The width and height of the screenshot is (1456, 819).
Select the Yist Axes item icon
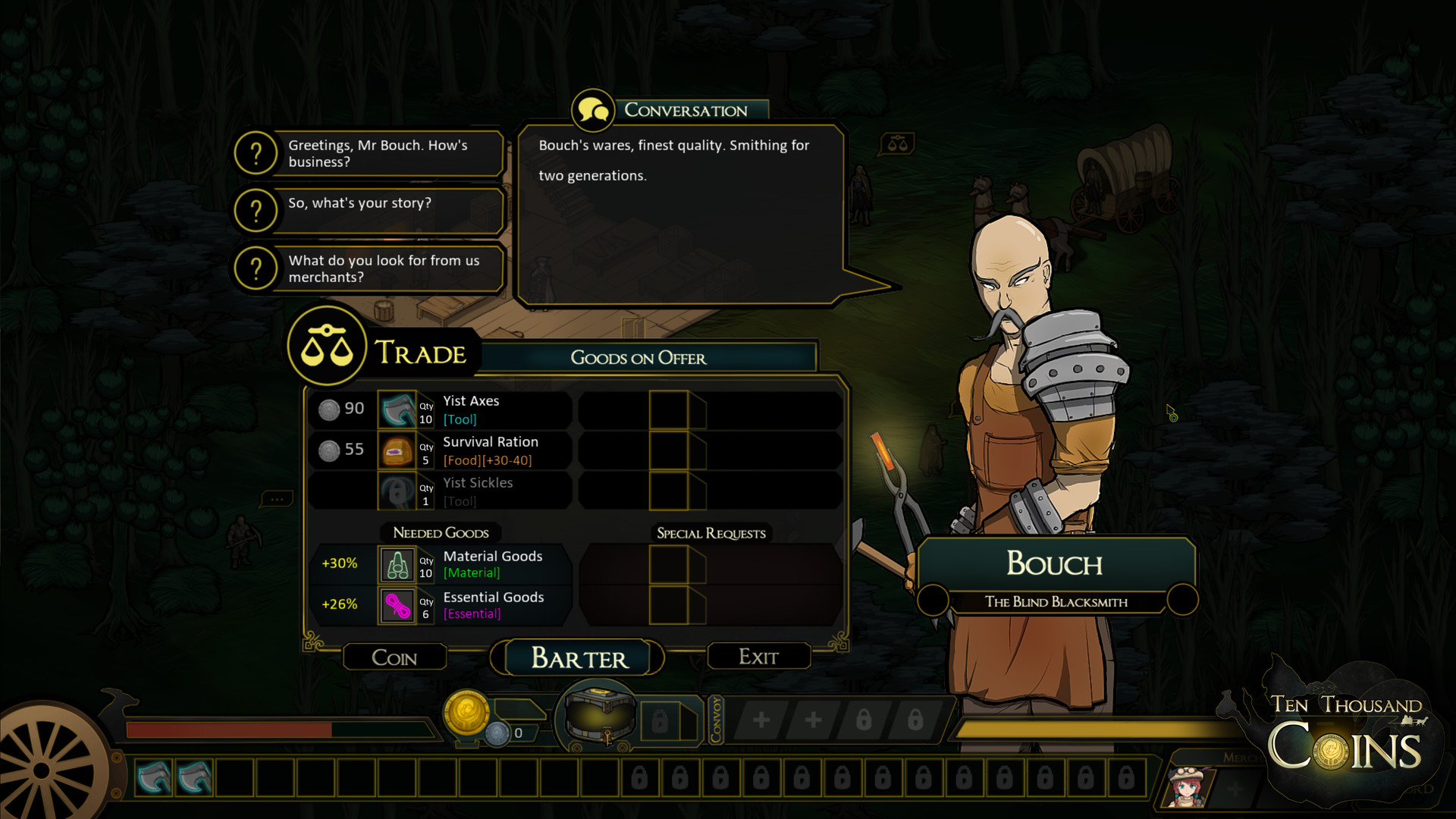tap(397, 409)
